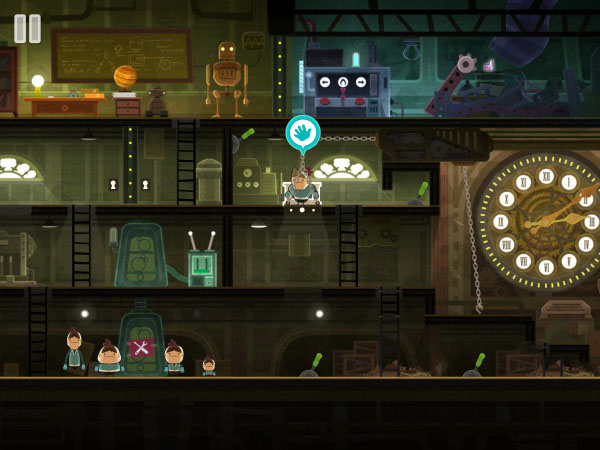The width and height of the screenshot is (600, 450).
Task: Tap the teal hand interaction bubble
Action: pyautogui.click(x=302, y=132)
